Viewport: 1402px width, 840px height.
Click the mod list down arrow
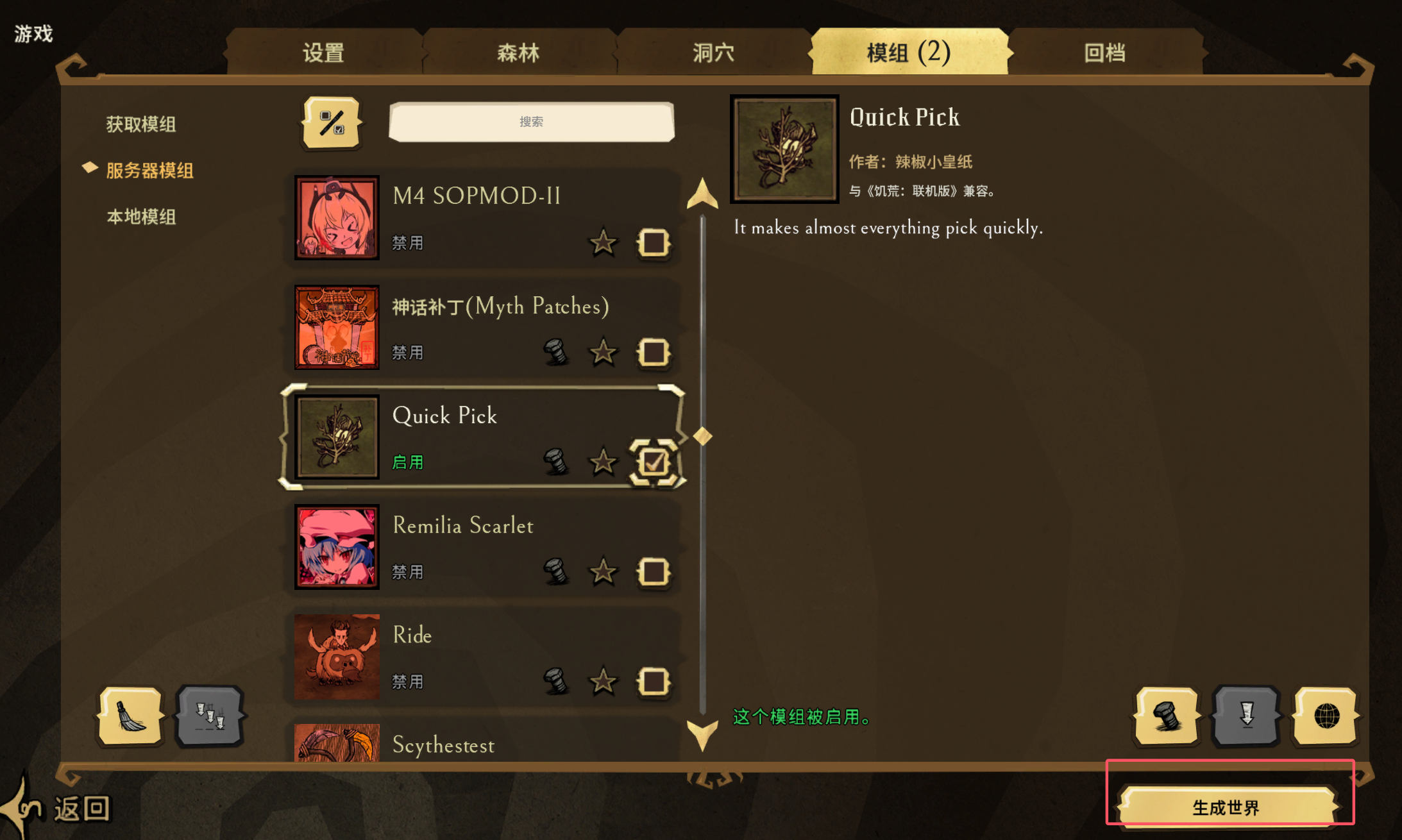tap(702, 734)
